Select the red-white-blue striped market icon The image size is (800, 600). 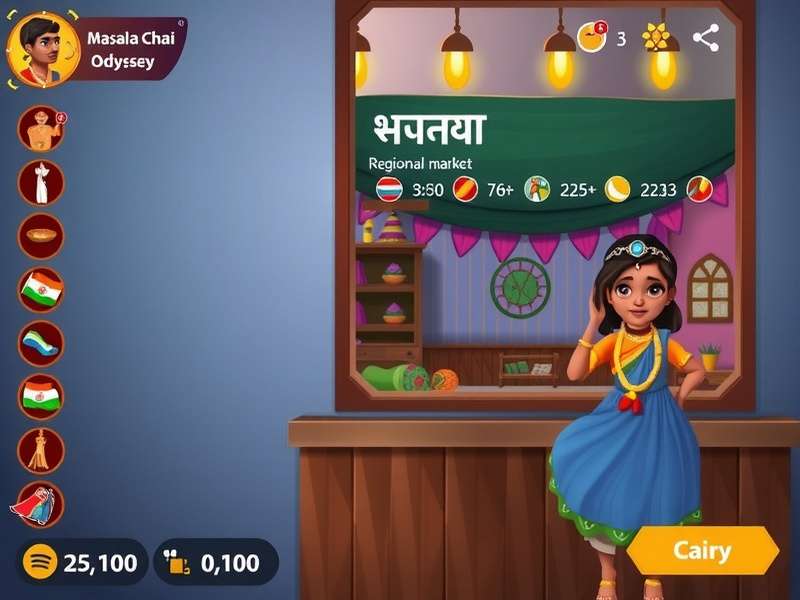tap(389, 188)
